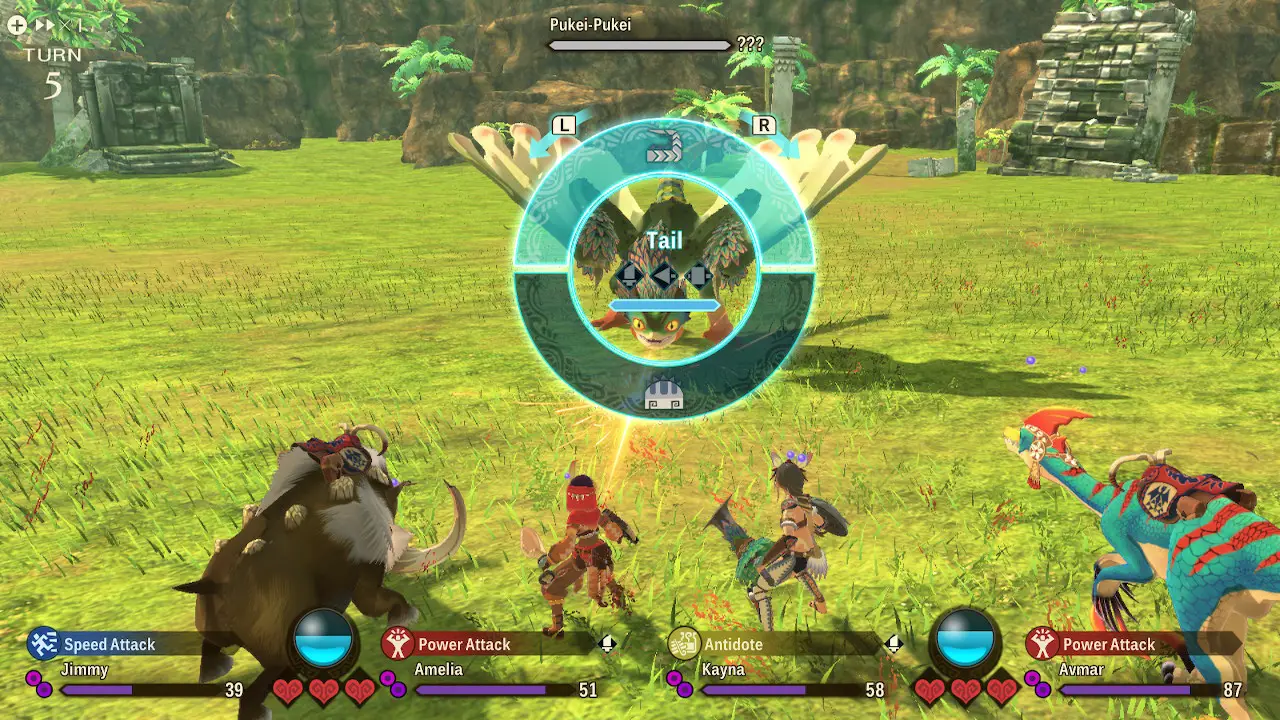Choose the head icon on the lower ring
The height and width of the screenshot is (720, 1280).
(664, 393)
